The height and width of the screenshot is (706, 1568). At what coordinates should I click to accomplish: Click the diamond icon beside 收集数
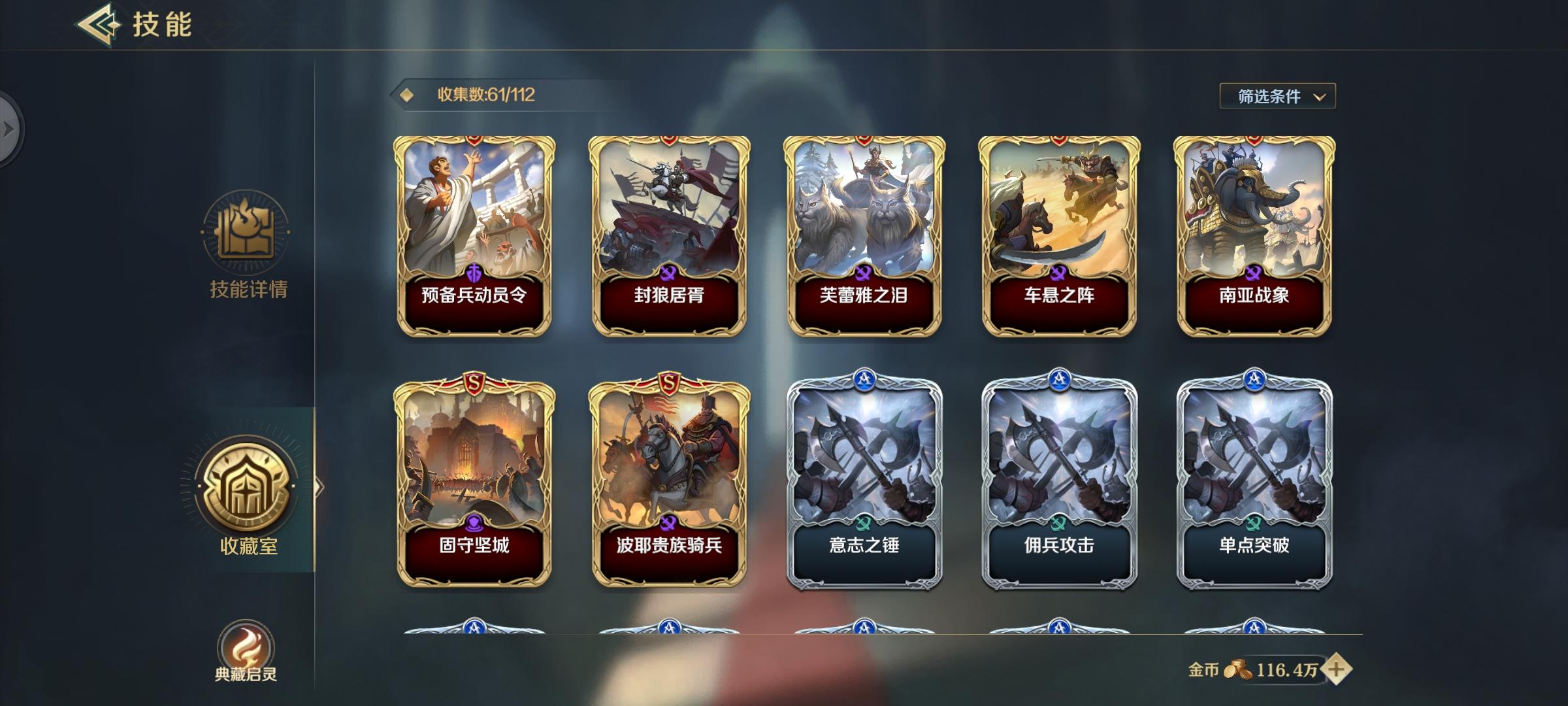[408, 95]
